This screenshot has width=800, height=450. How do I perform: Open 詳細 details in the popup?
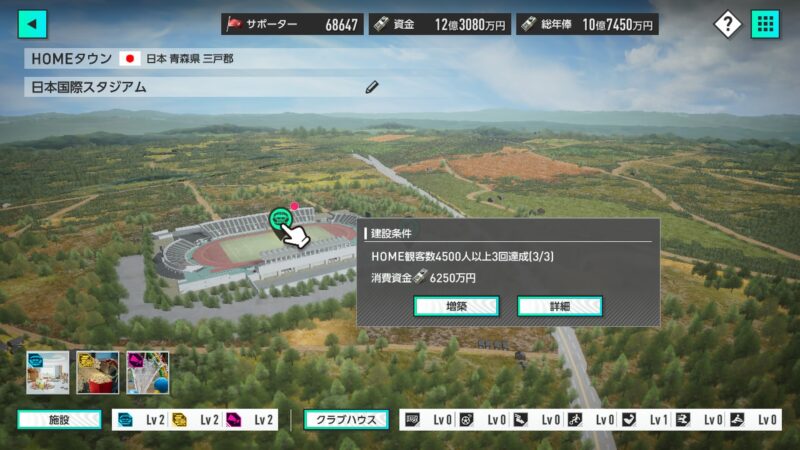[559, 306]
